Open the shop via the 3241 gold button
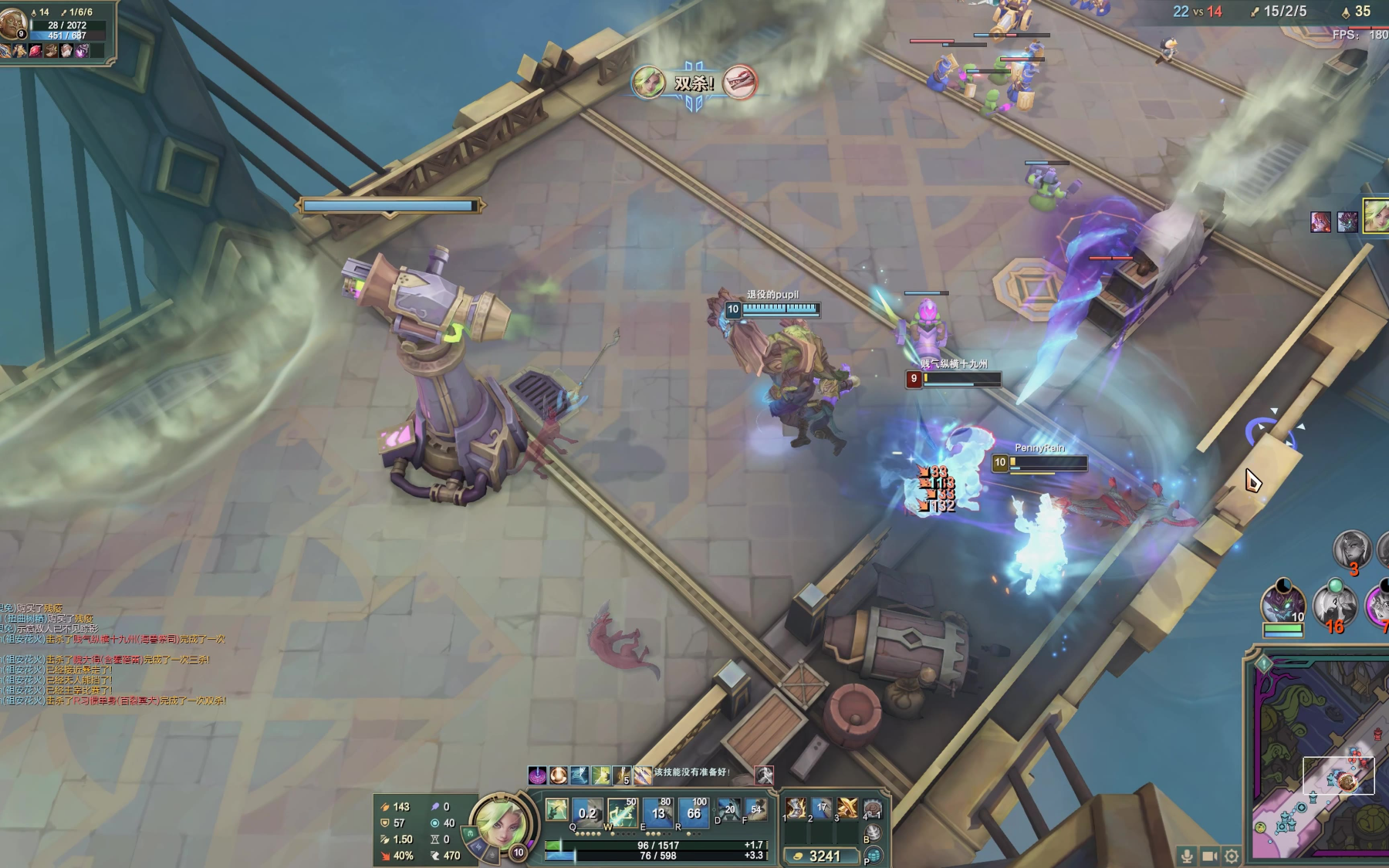This screenshot has height=868, width=1389. click(822, 856)
